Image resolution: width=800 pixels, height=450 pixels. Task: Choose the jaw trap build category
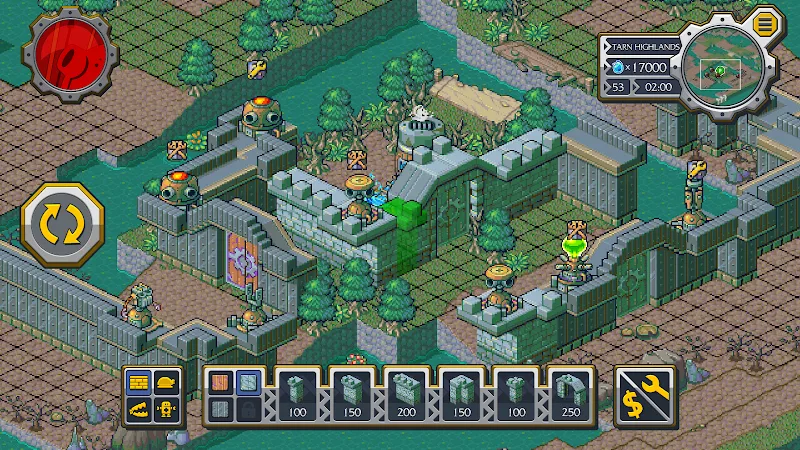pos(139,409)
